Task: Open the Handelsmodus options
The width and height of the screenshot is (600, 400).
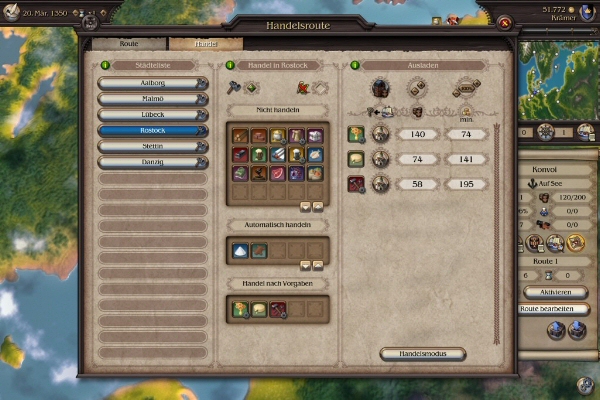Action: (x=423, y=353)
